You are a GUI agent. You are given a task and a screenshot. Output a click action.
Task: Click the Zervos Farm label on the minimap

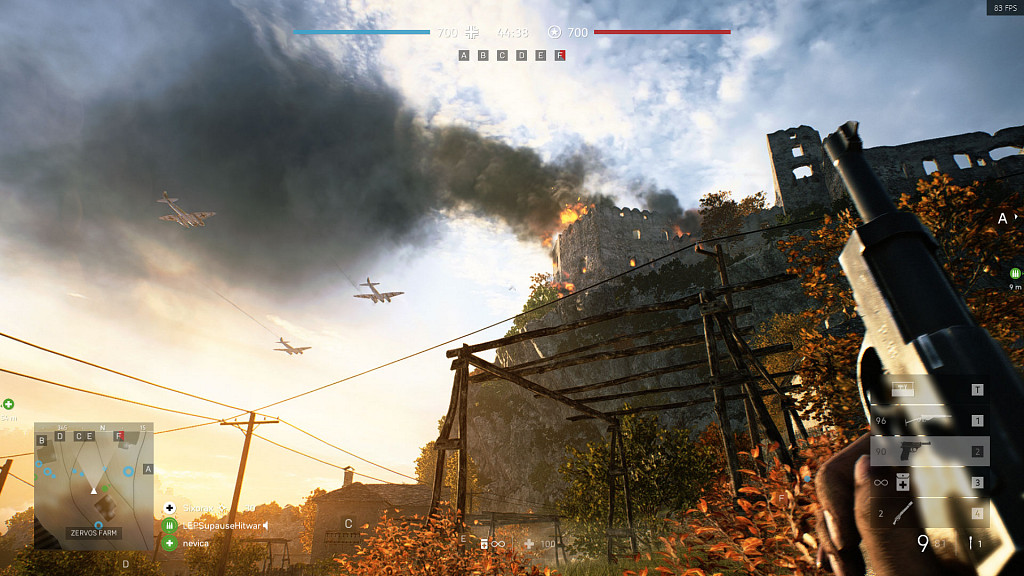click(94, 533)
